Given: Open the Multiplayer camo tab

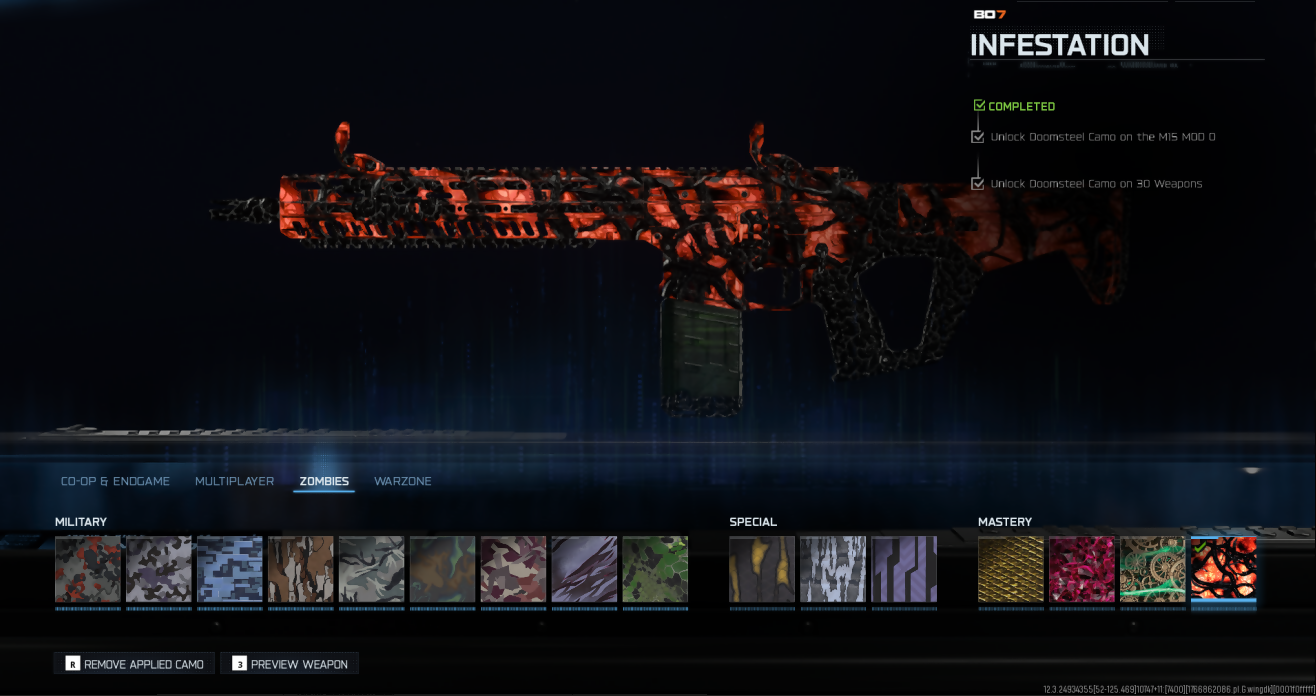Looking at the screenshot, I should coord(234,481).
